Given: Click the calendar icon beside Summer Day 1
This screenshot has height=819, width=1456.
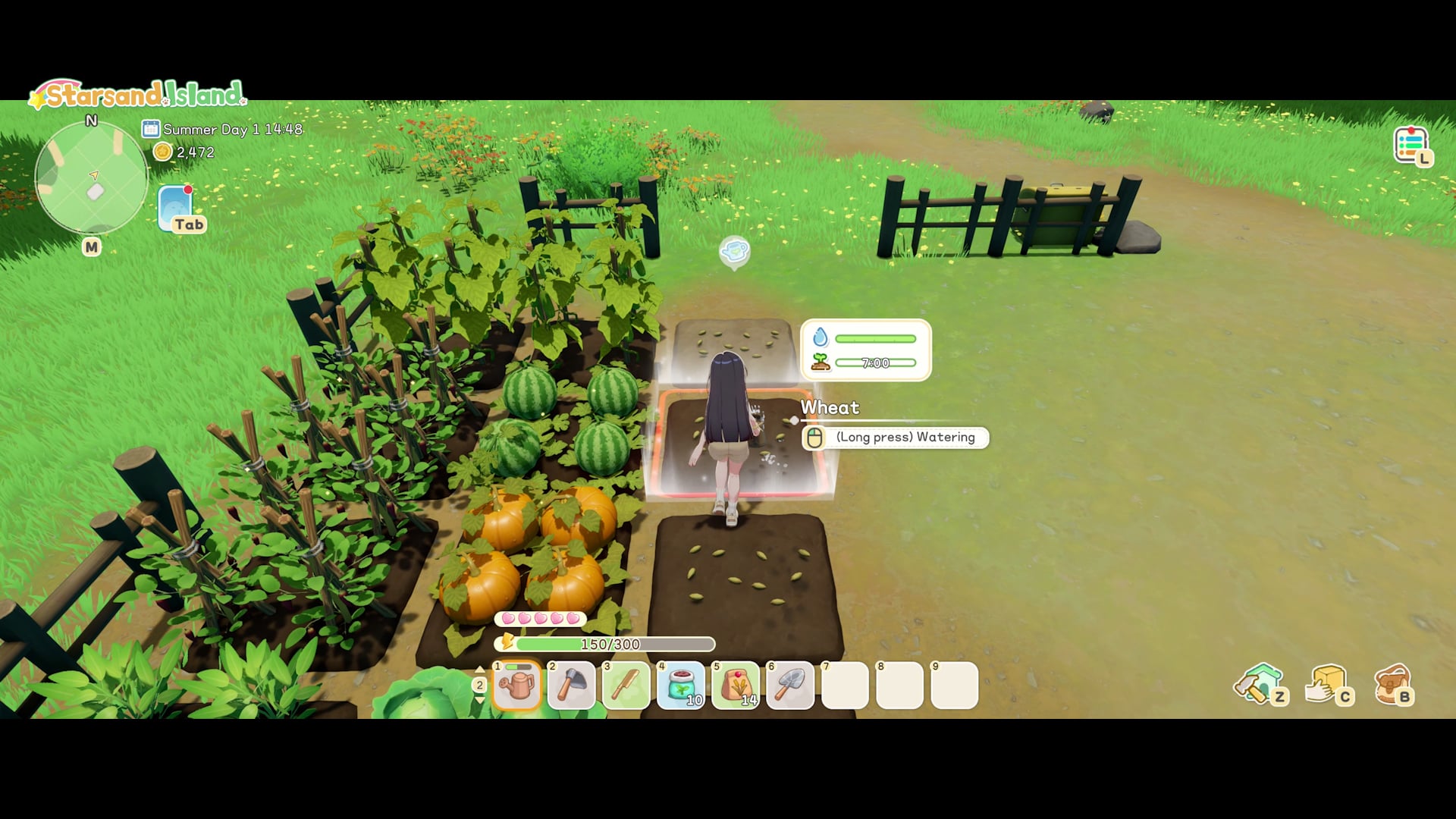Looking at the screenshot, I should (152, 130).
